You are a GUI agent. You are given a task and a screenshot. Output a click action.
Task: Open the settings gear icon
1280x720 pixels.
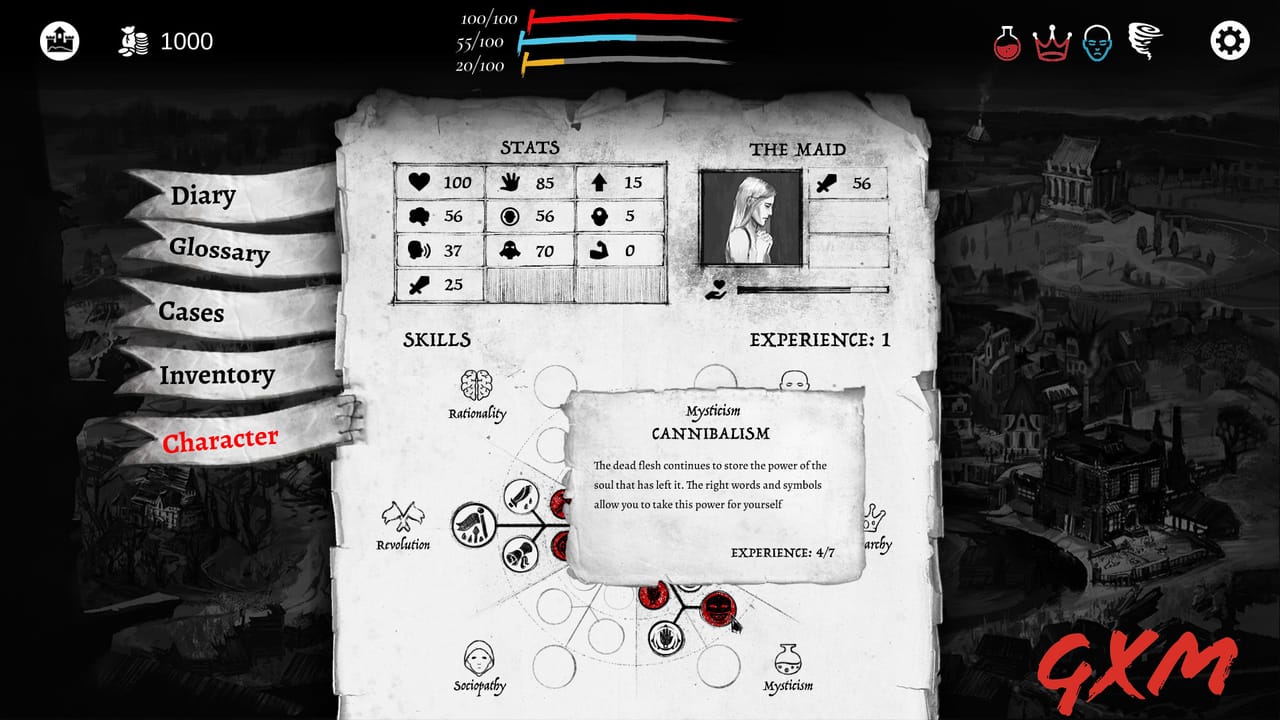pos(1229,41)
